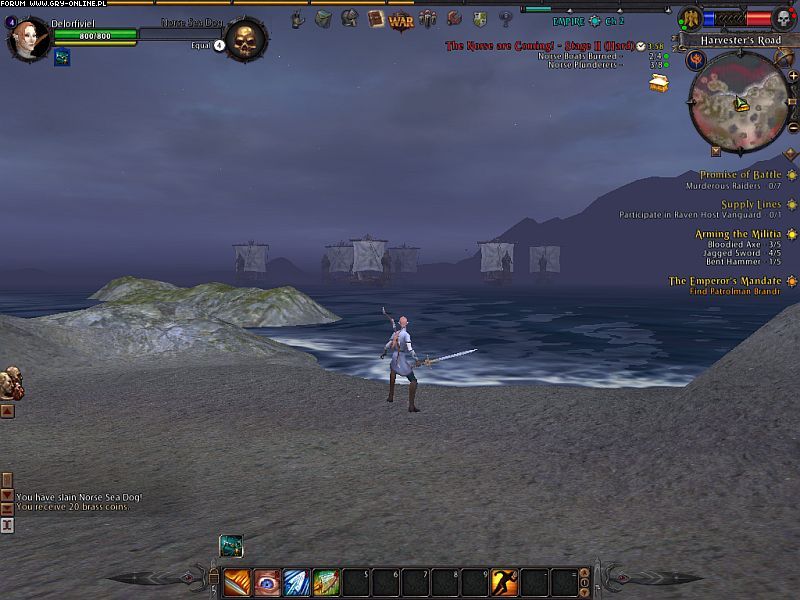This screenshot has width=800, height=600.
Task: Activate the orange slash ability in the hotbar
Action: click(x=237, y=581)
